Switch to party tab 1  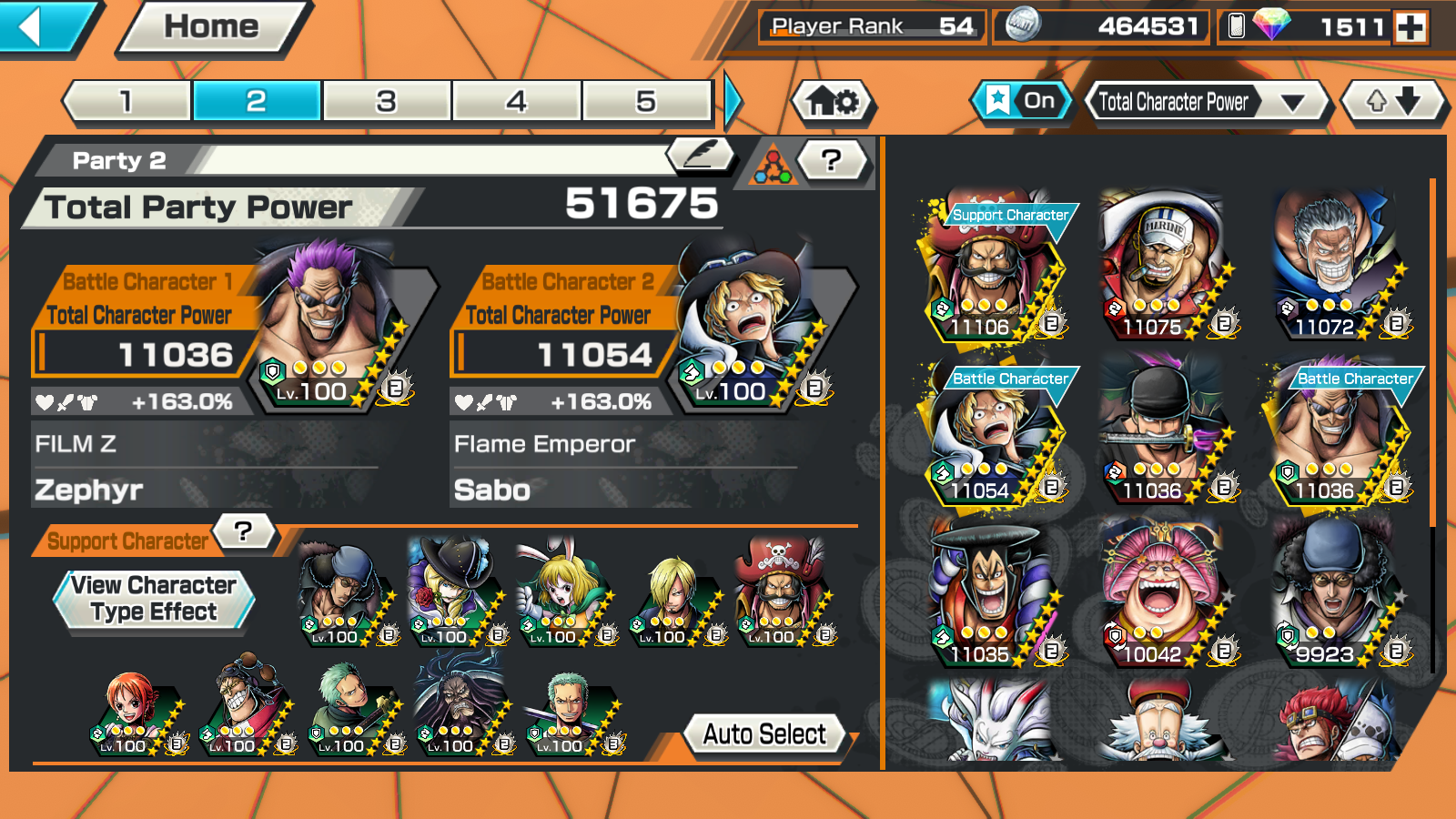tap(126, 101)
